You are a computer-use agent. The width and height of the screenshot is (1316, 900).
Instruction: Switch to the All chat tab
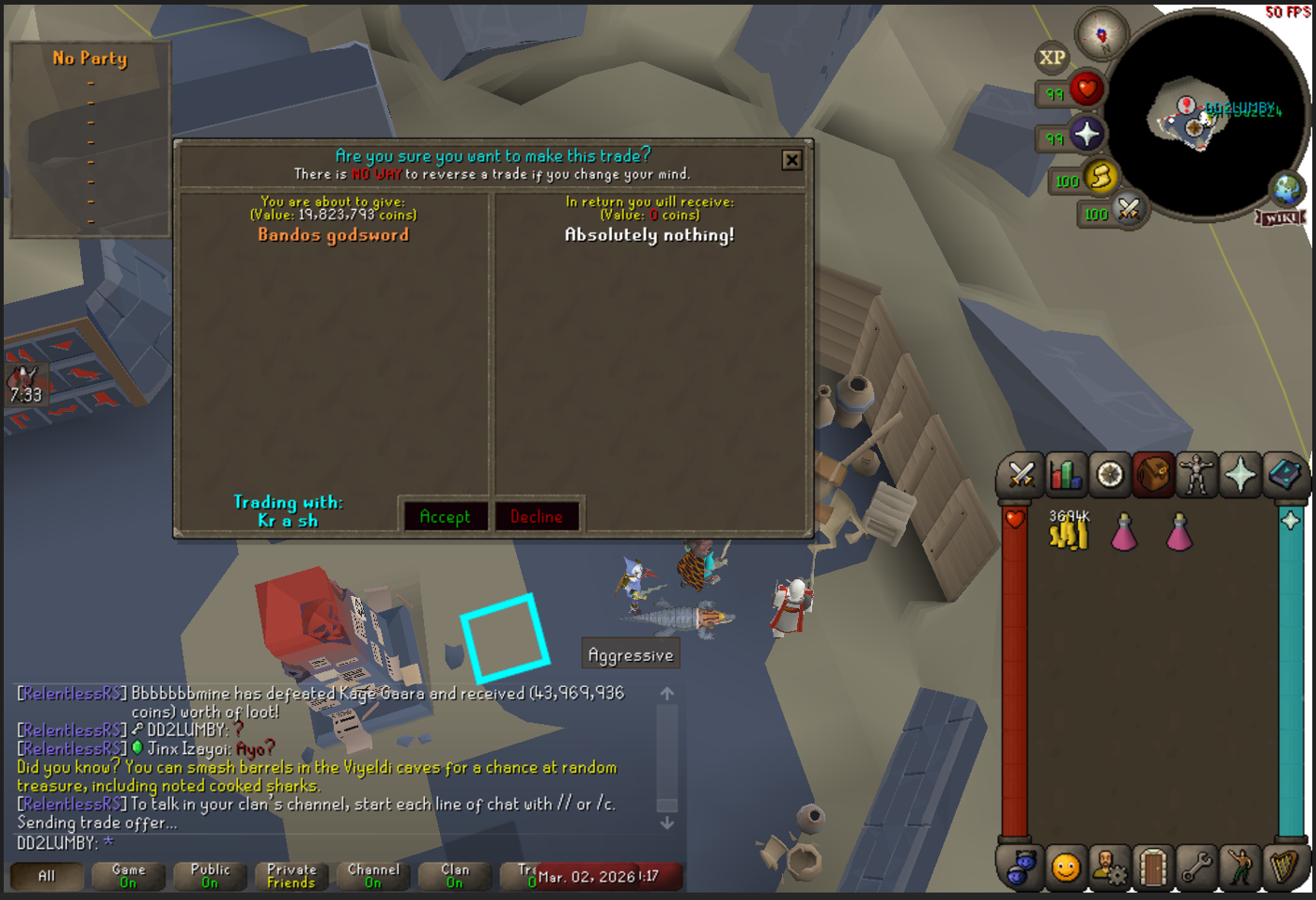(45, 875)
